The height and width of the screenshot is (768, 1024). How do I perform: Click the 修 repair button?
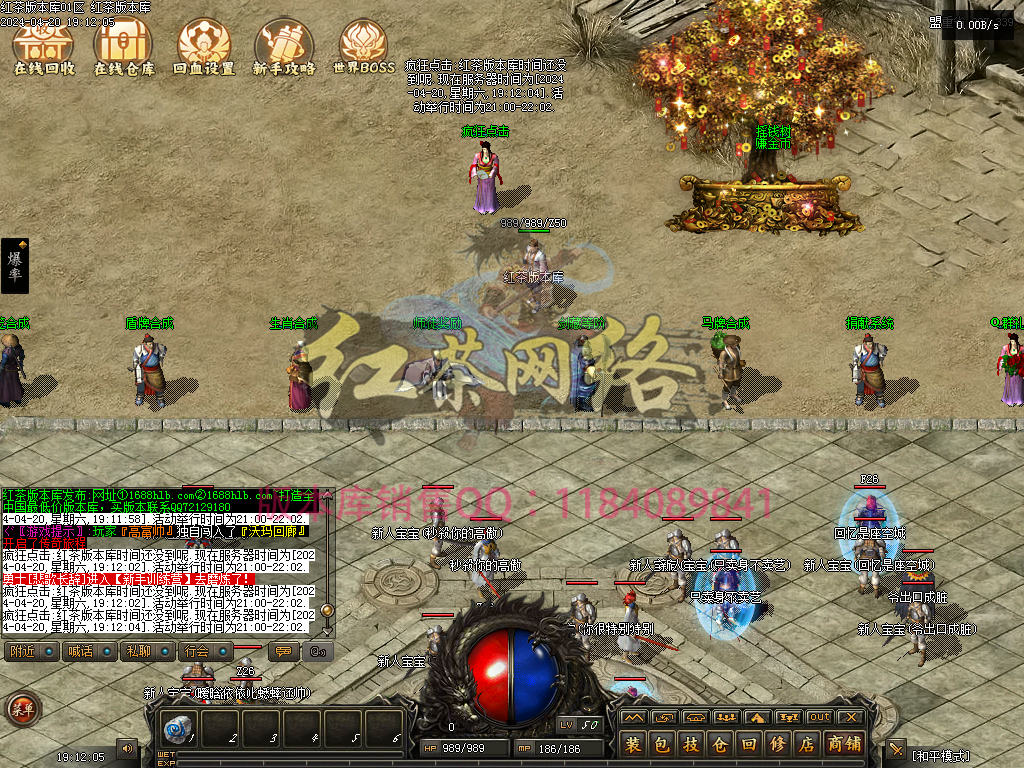click(x=778, y=745)
